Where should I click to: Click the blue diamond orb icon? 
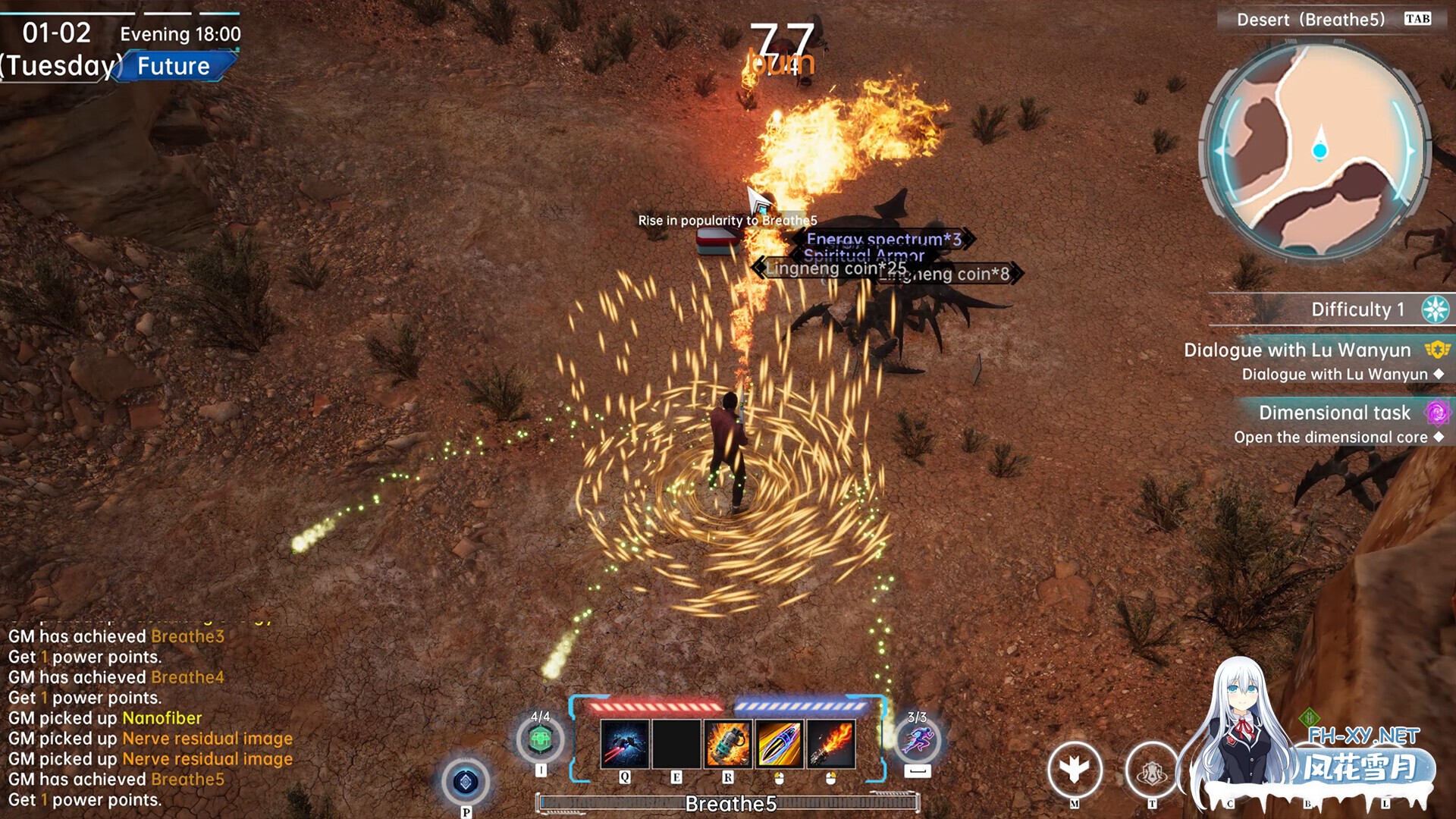tap(466, 782)
